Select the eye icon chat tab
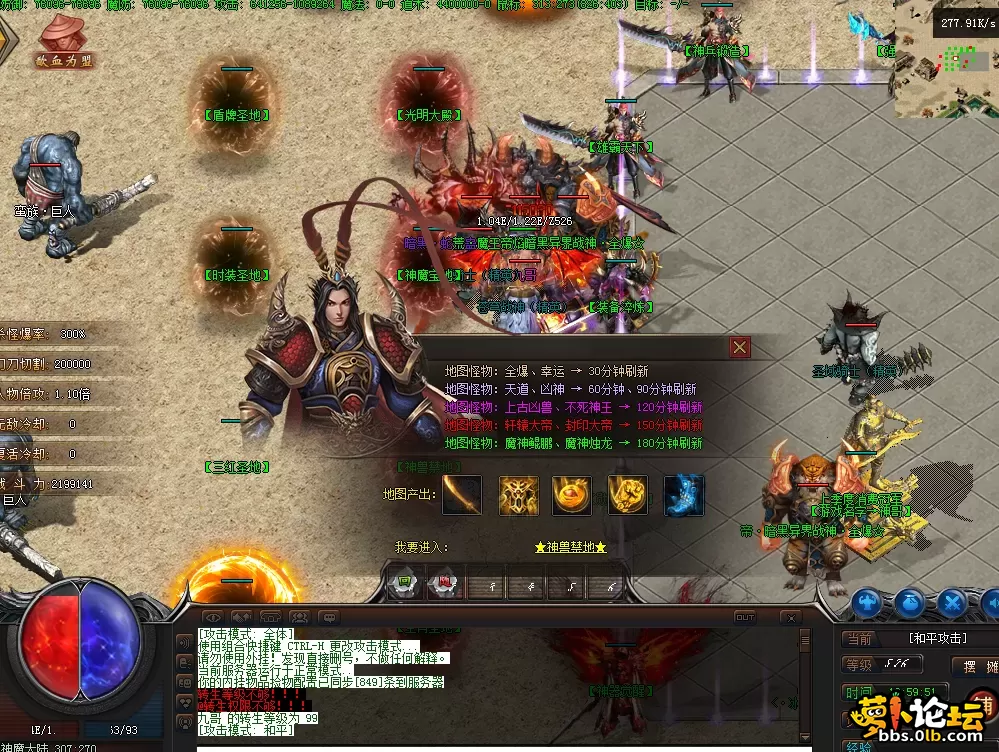999x752 pixels. coord(212,617)
